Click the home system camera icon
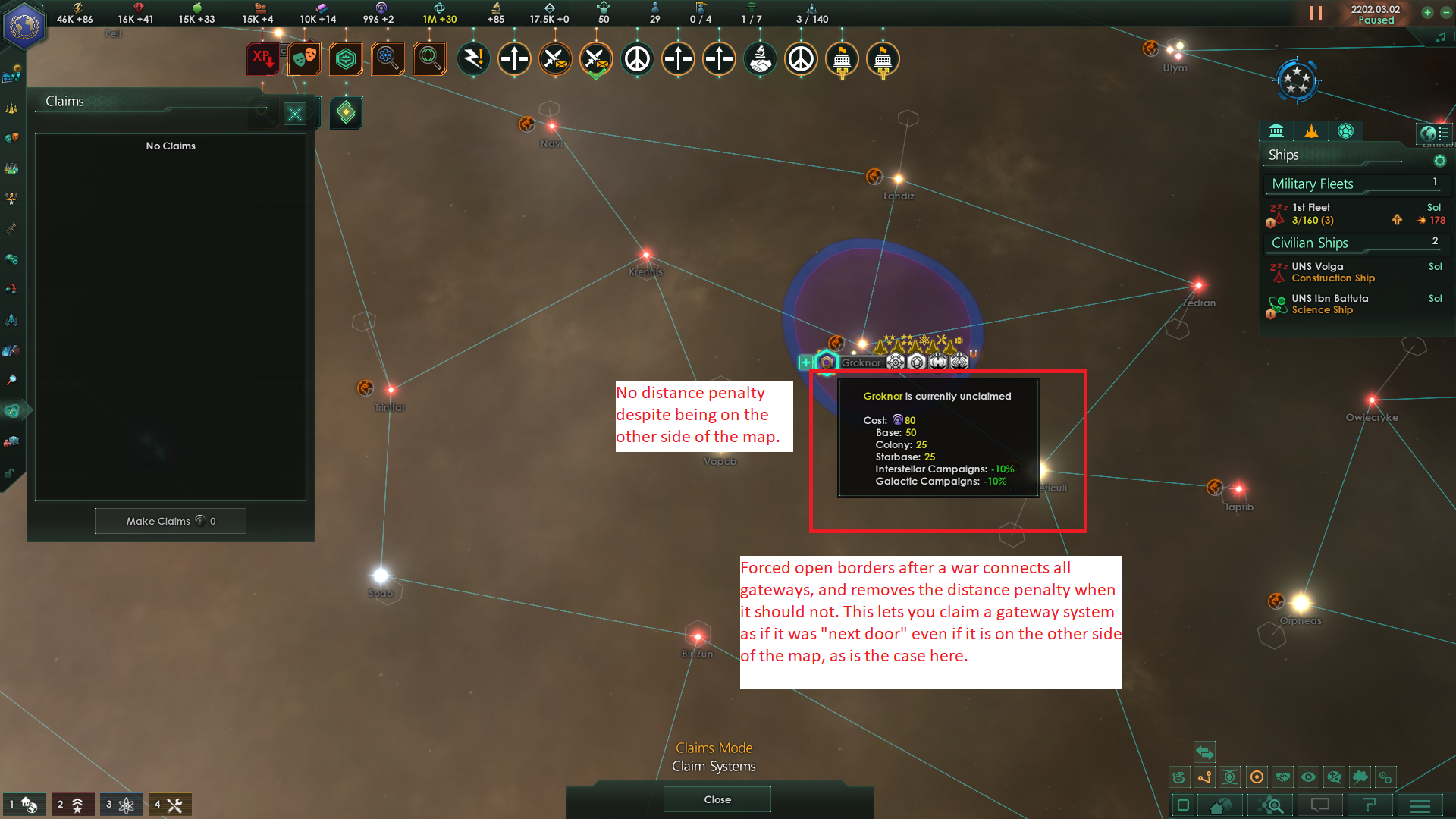The image size is (1456, 819). pos(1221,805)
